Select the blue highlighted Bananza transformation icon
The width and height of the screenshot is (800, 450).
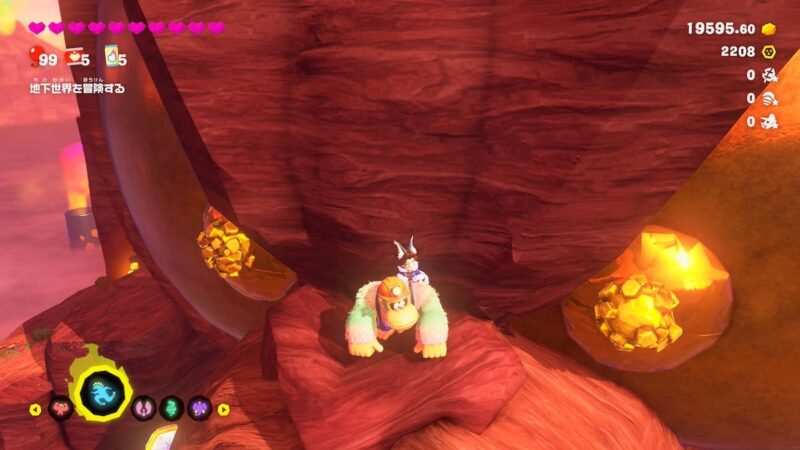click(102, 395)
